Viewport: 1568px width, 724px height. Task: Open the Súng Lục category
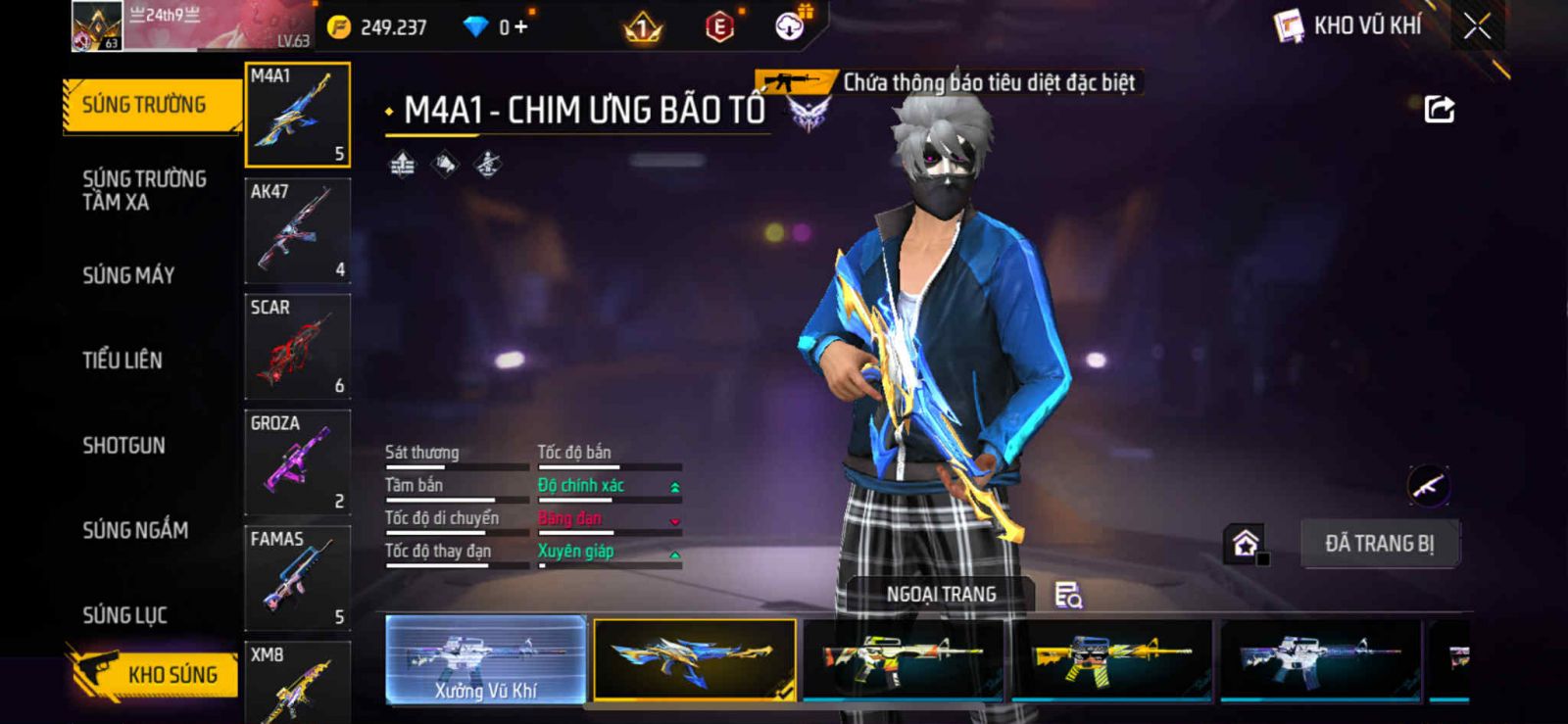(124, 615)
